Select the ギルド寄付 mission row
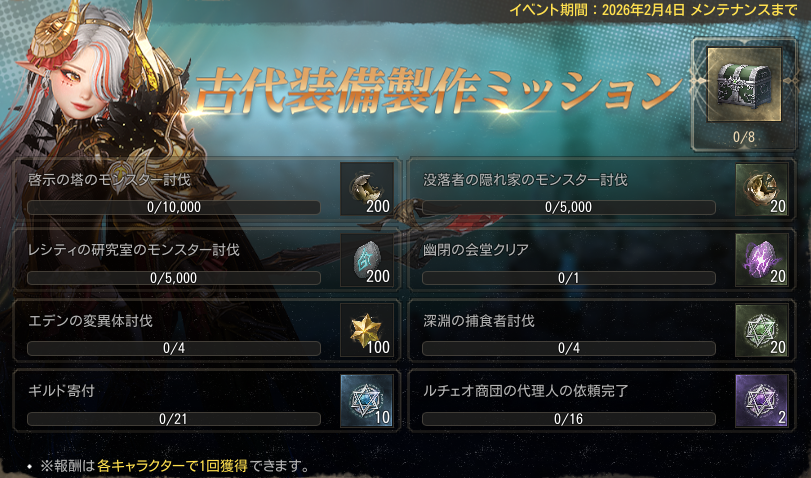Screen dimensions: 811x478 175,401
